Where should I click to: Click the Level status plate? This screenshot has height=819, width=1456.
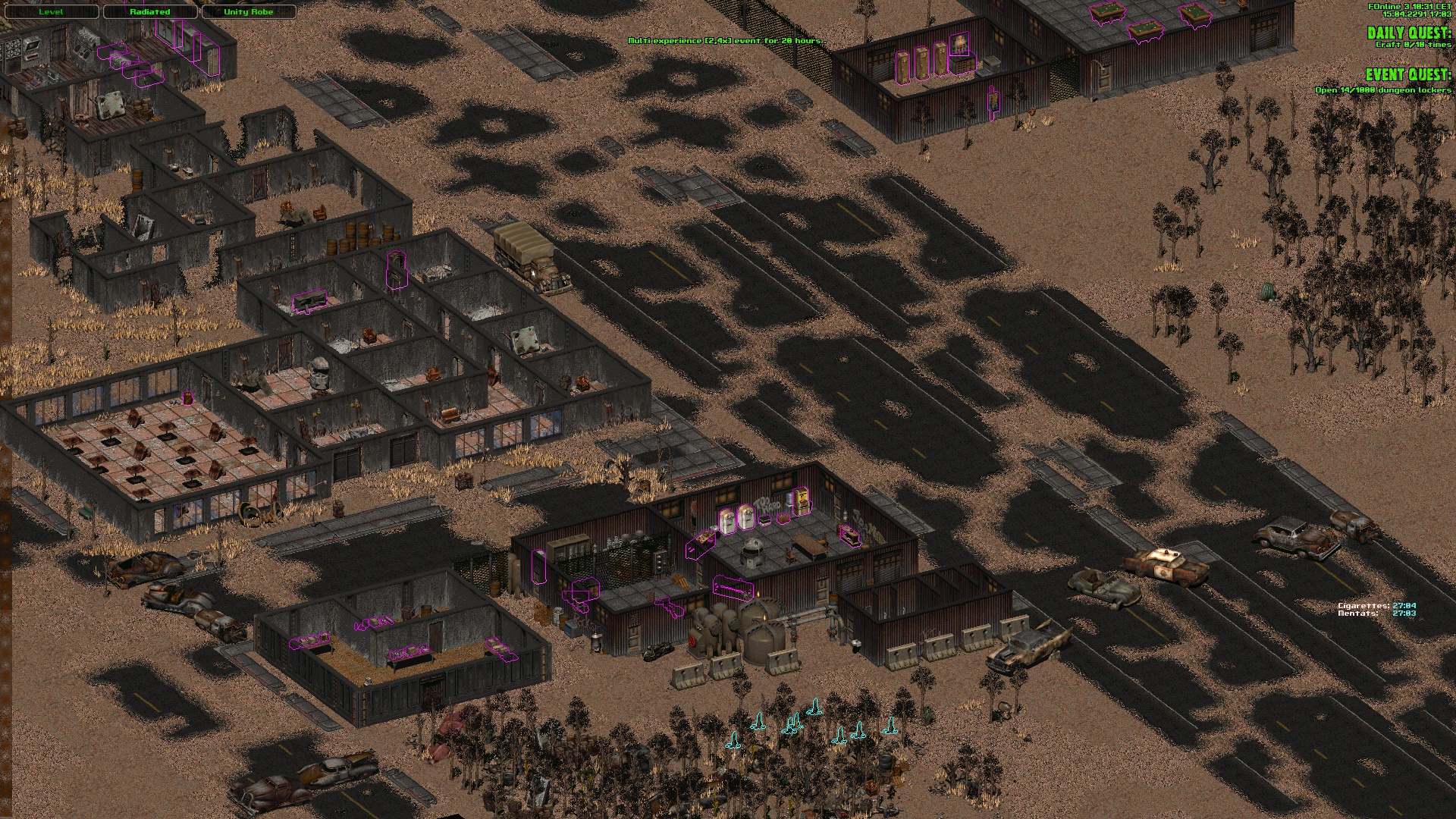pyautogui.click(x=51, y=12)
